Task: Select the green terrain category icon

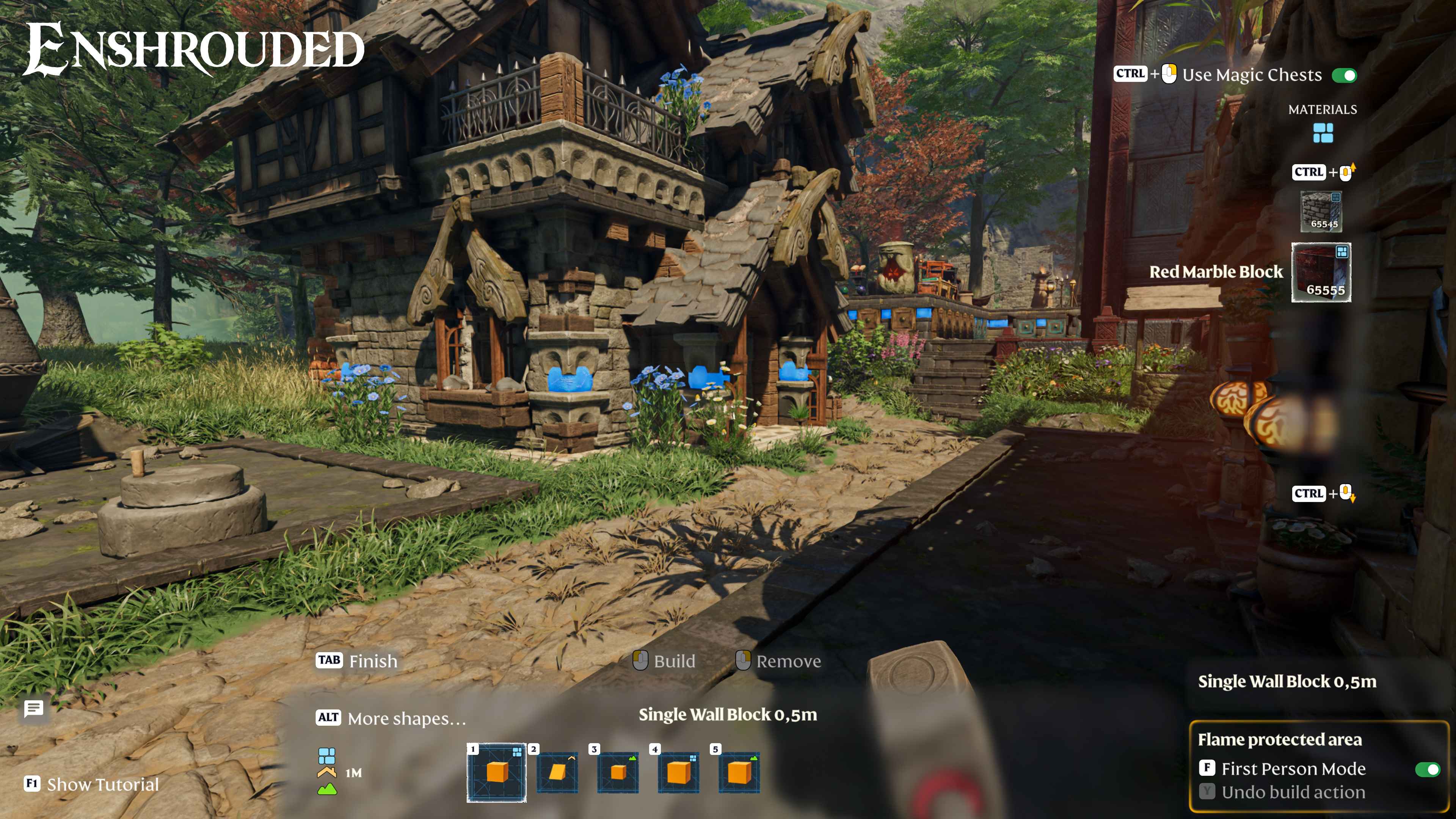Action: pos(327,789)
